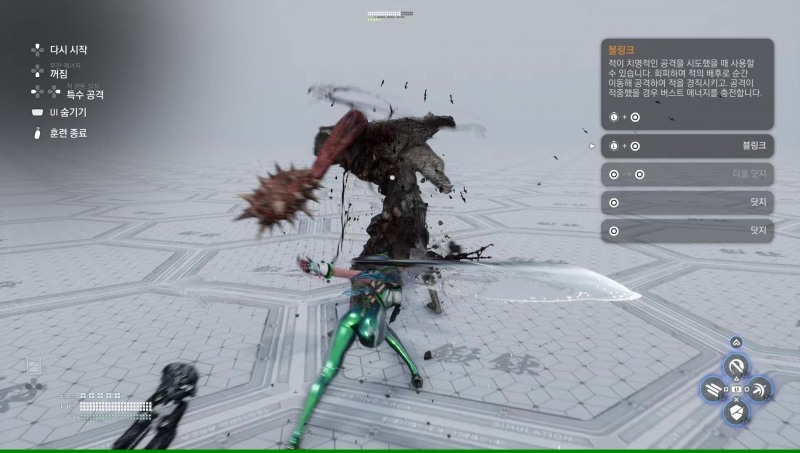Click the double chevron above the skill wheel

[736, 342]
